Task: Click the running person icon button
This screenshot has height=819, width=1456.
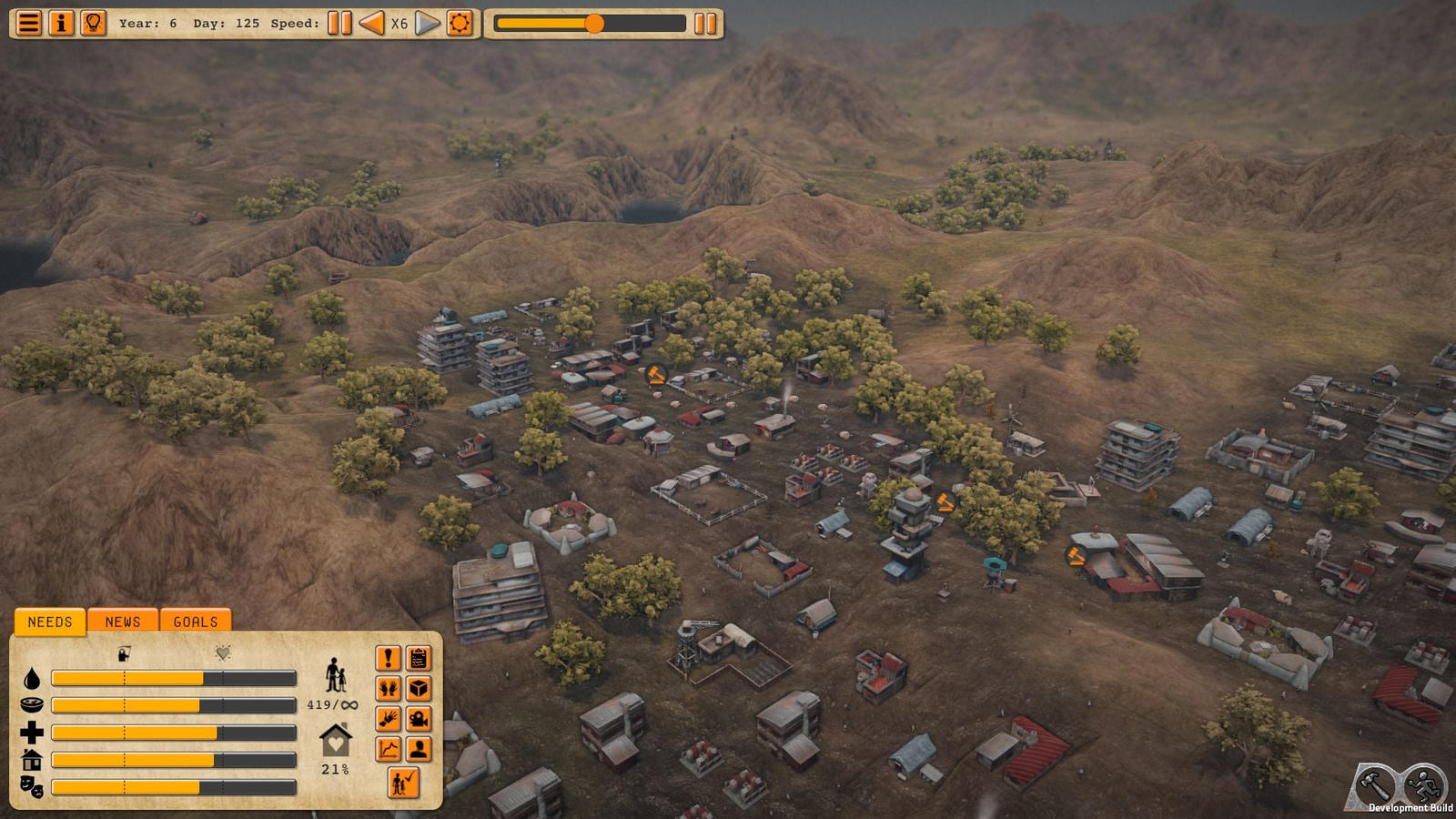Action: point(1424,784)
